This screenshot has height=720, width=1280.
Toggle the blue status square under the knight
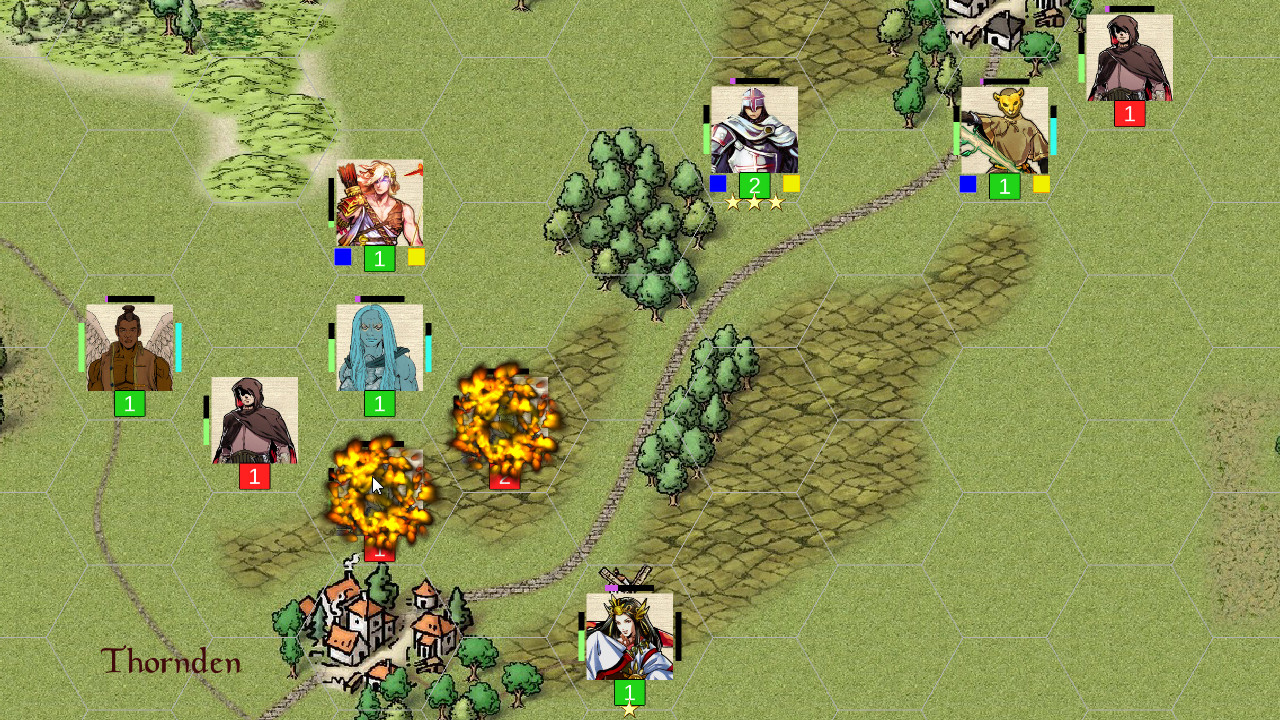tap(717, 183)
